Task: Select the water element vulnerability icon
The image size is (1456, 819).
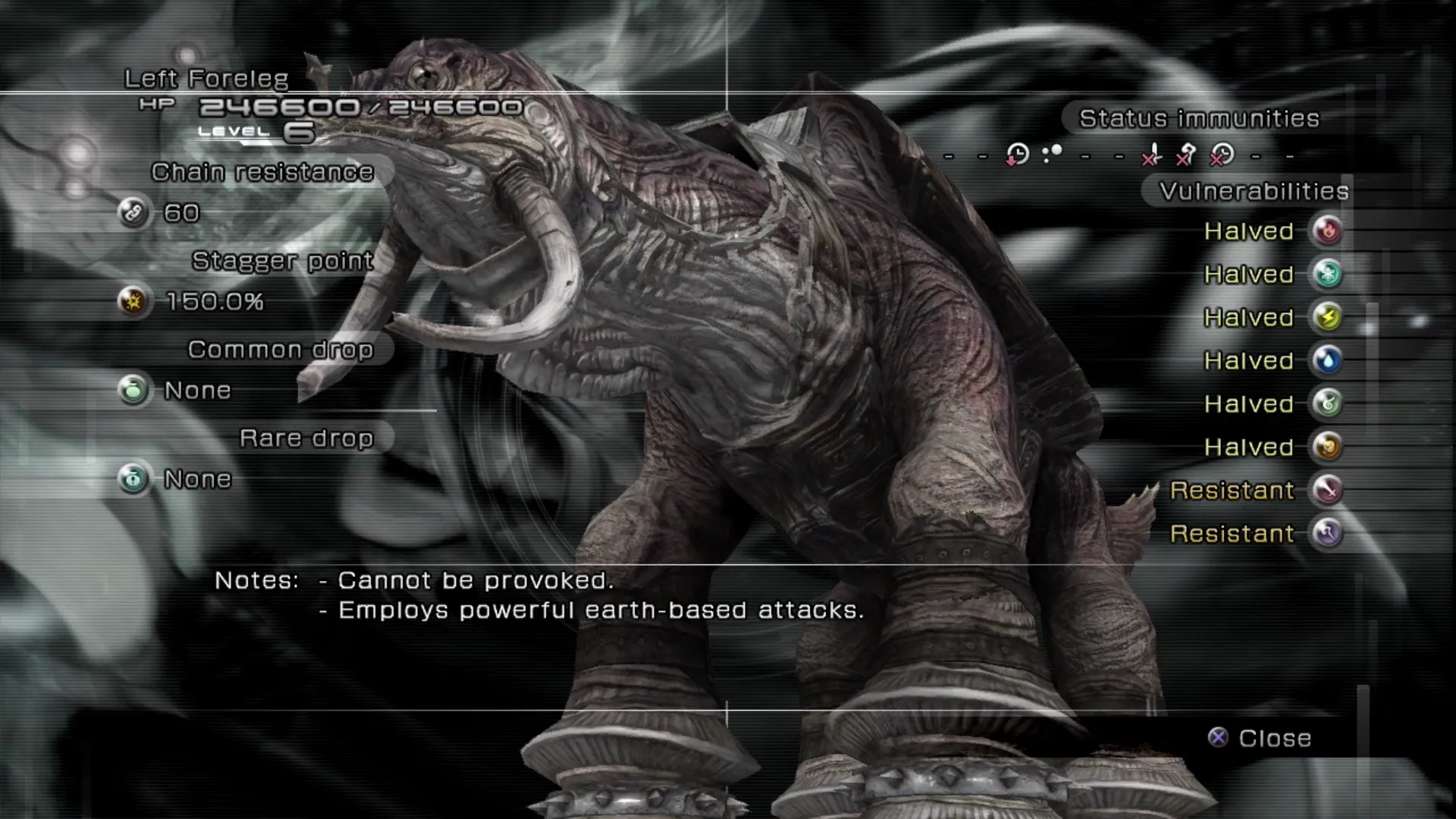Action: coord(1327,360)
